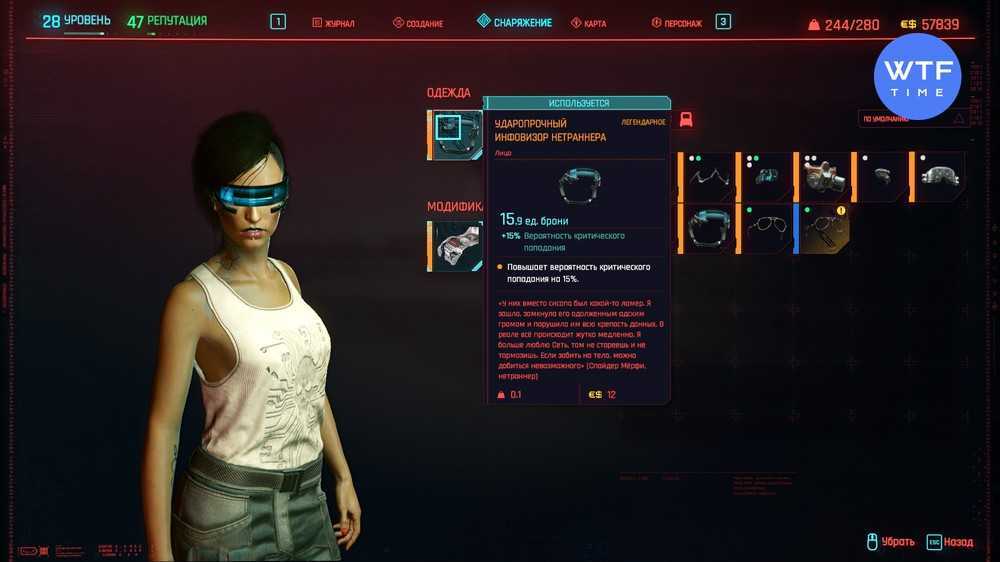Choose the highlighted glasses with warning mark

(824, 229)
